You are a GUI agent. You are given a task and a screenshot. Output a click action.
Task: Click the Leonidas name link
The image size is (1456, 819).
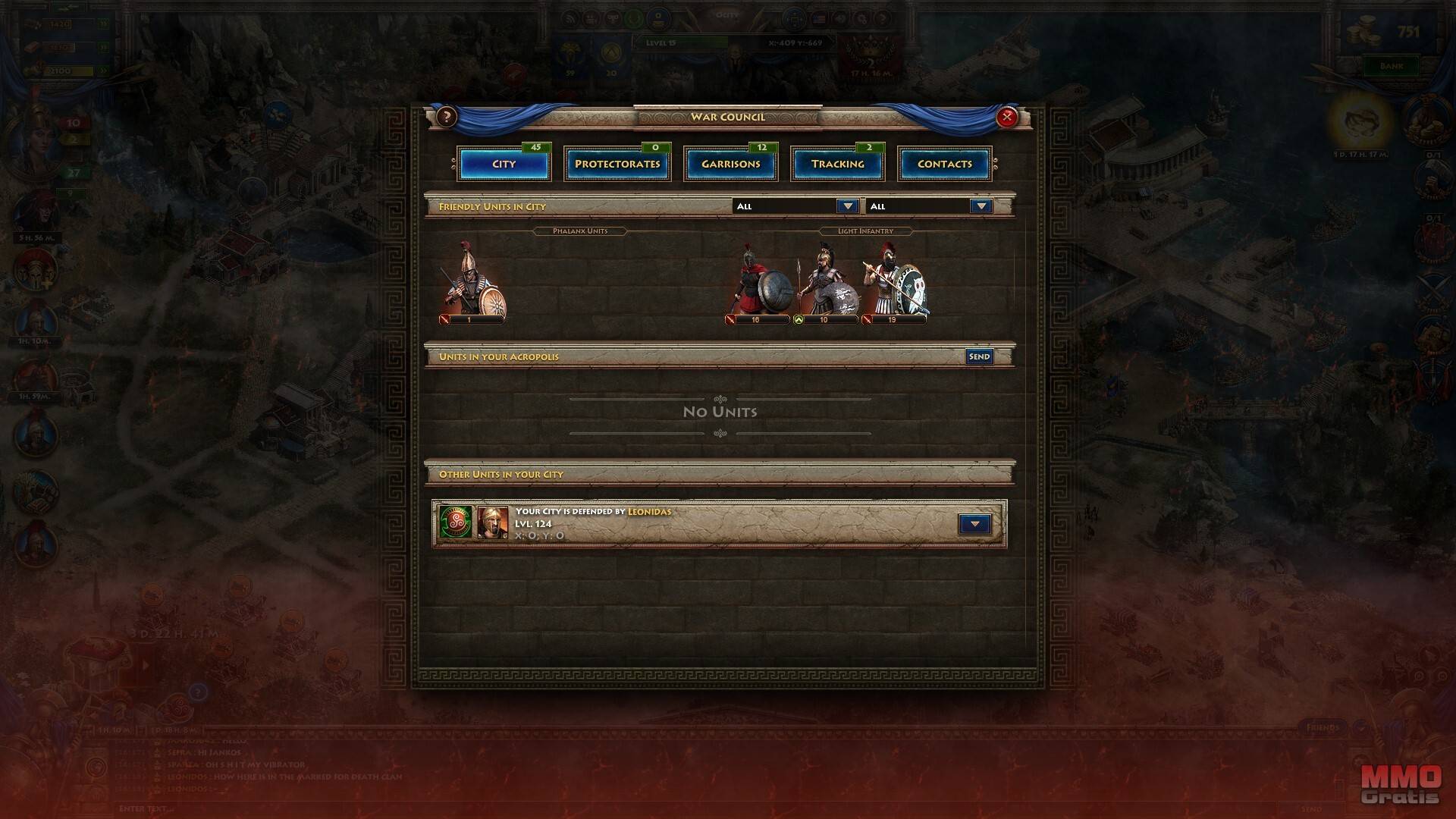[649, 512]
